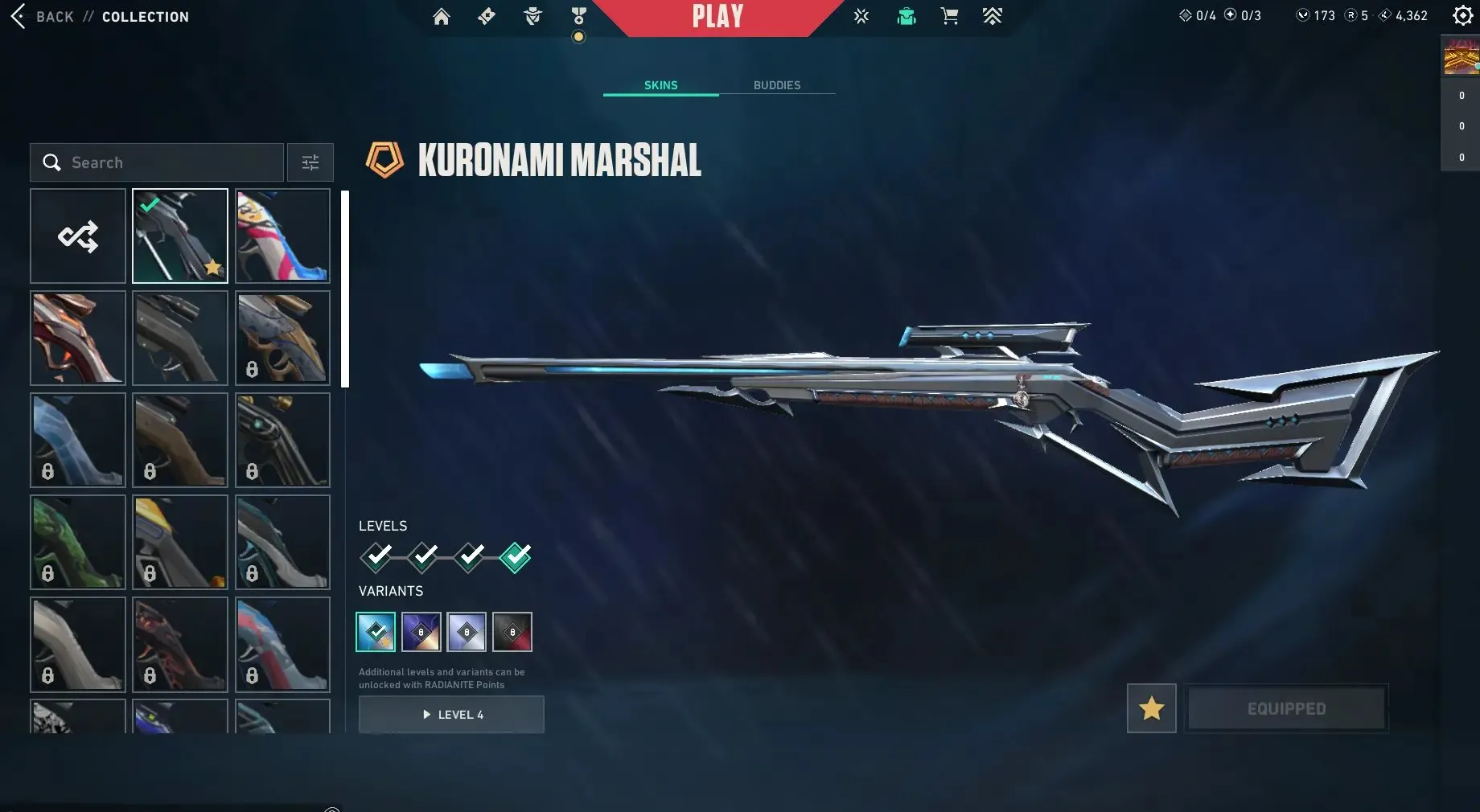
Task: Select Level 4 checkmark in Levels row
Action: pyautogui.click(x=513, y=556)
